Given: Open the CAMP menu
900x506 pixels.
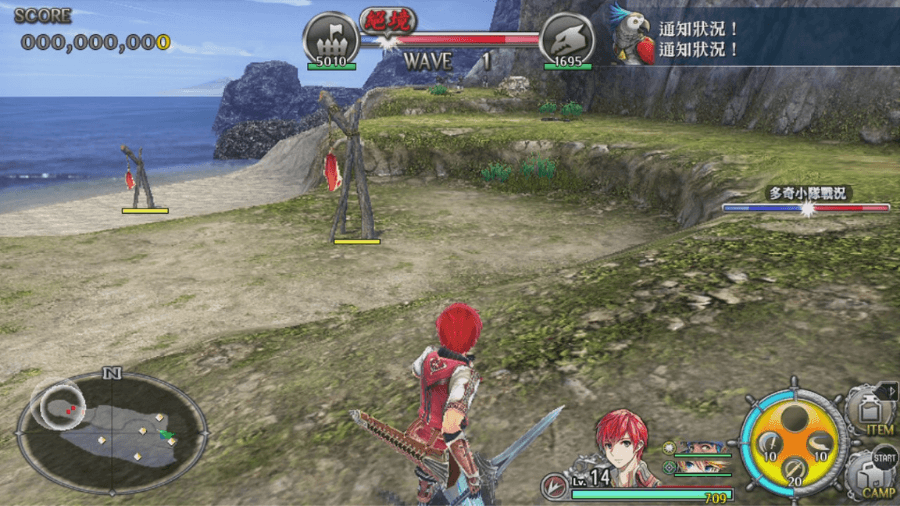Looking at the screenshot, I should click(867, 475).
